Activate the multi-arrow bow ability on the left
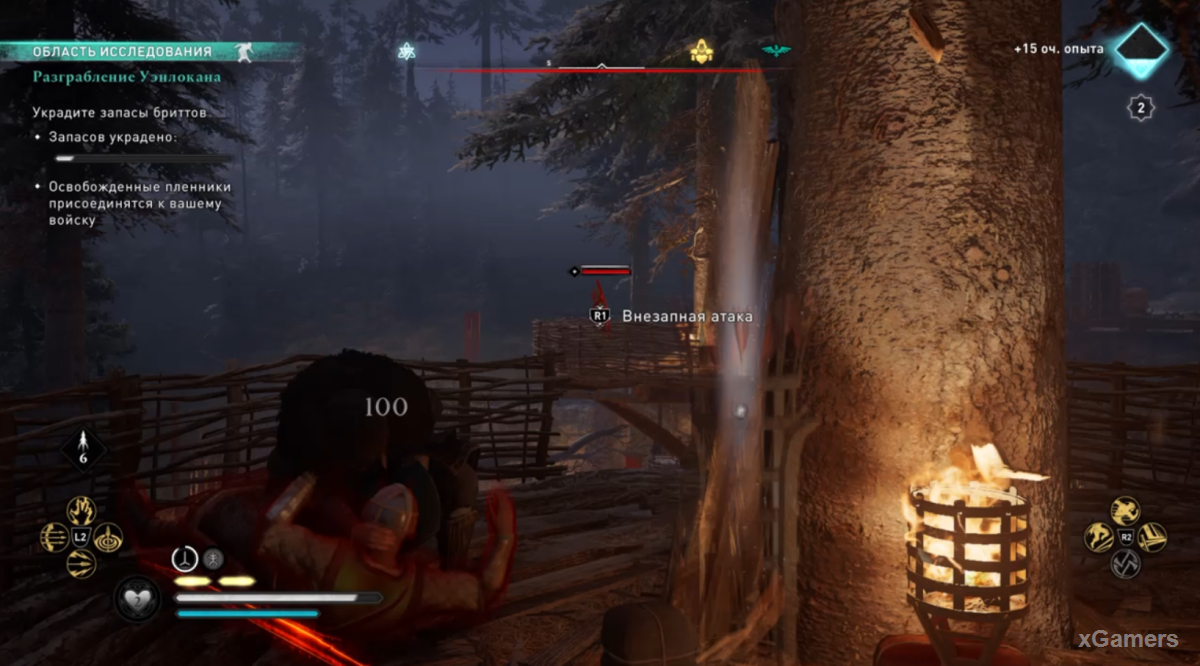Image resolution: width=1200 pixels, height=666 pixels. coord(55,538)
